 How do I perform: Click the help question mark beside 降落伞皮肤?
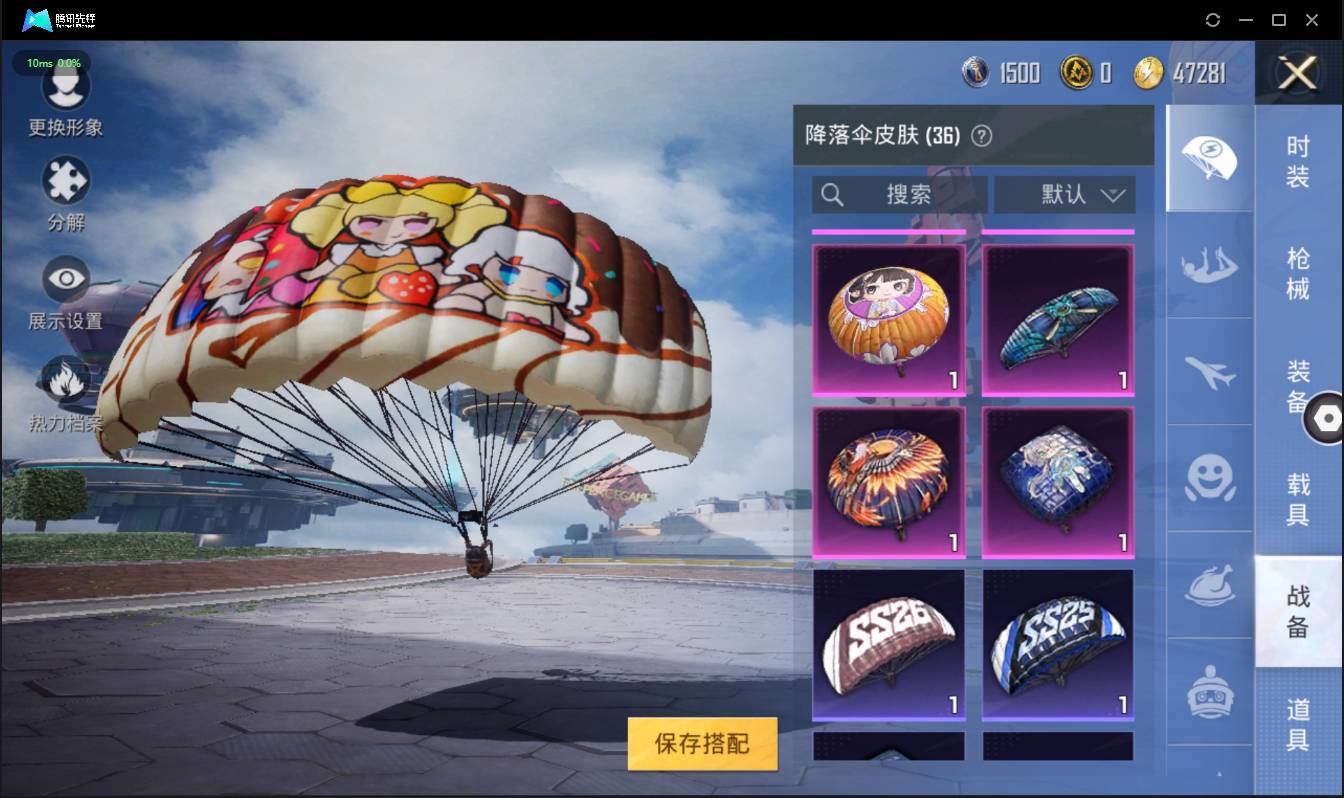click(984, 136)
